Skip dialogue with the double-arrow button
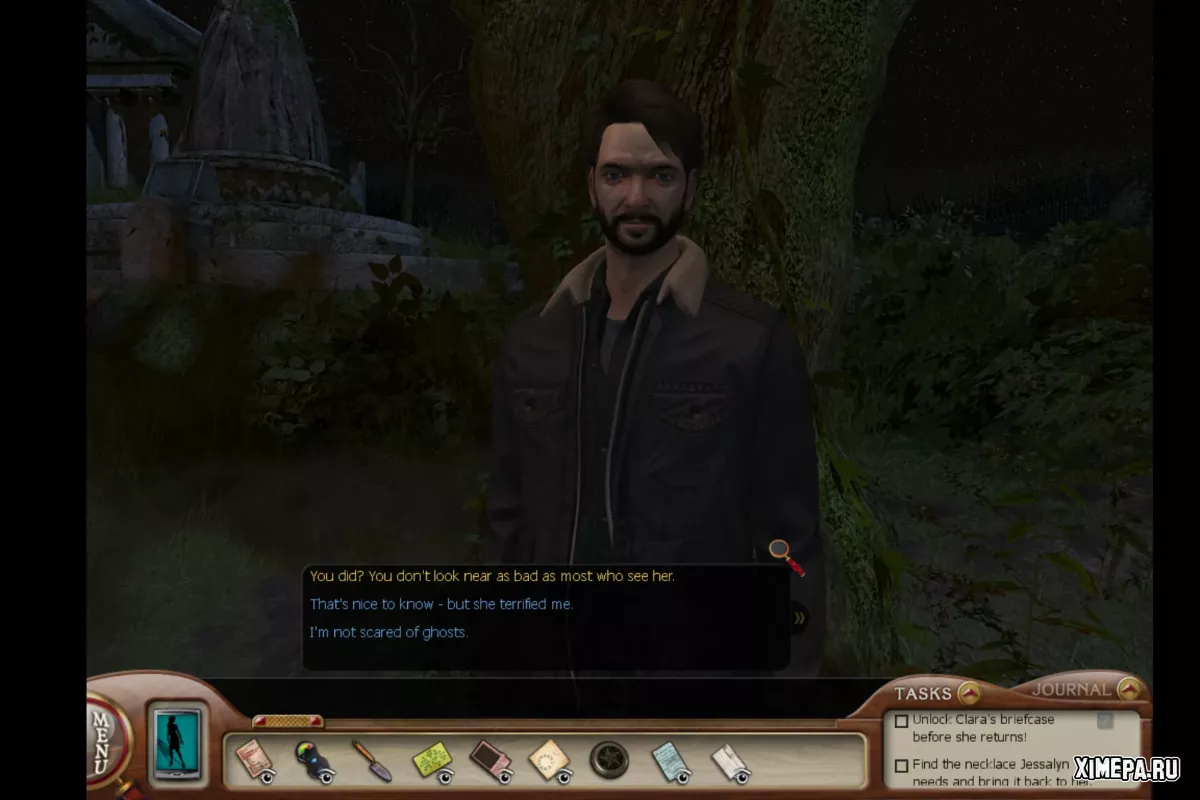 tap(799, 618)
